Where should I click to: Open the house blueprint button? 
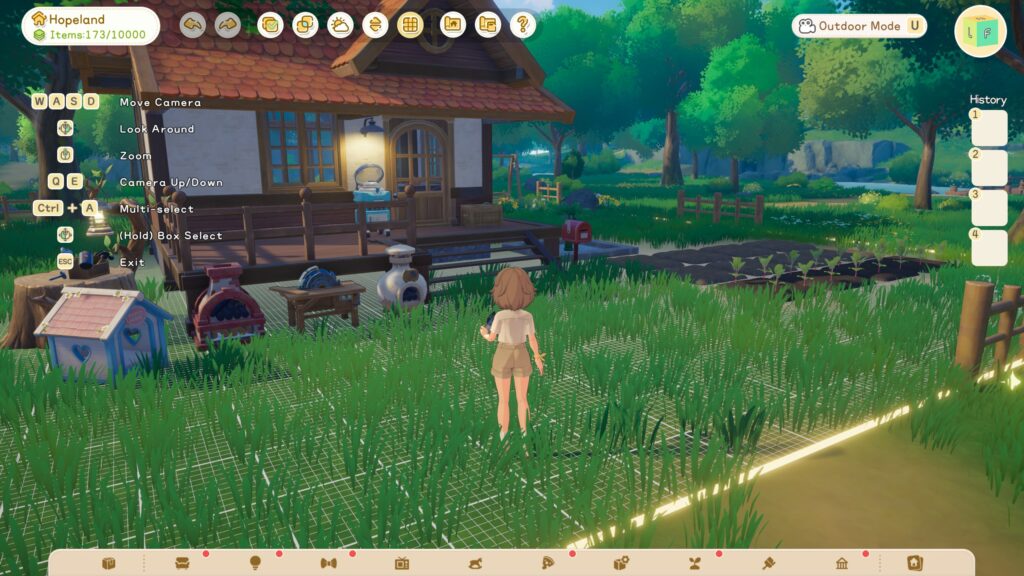click(453, 25)
